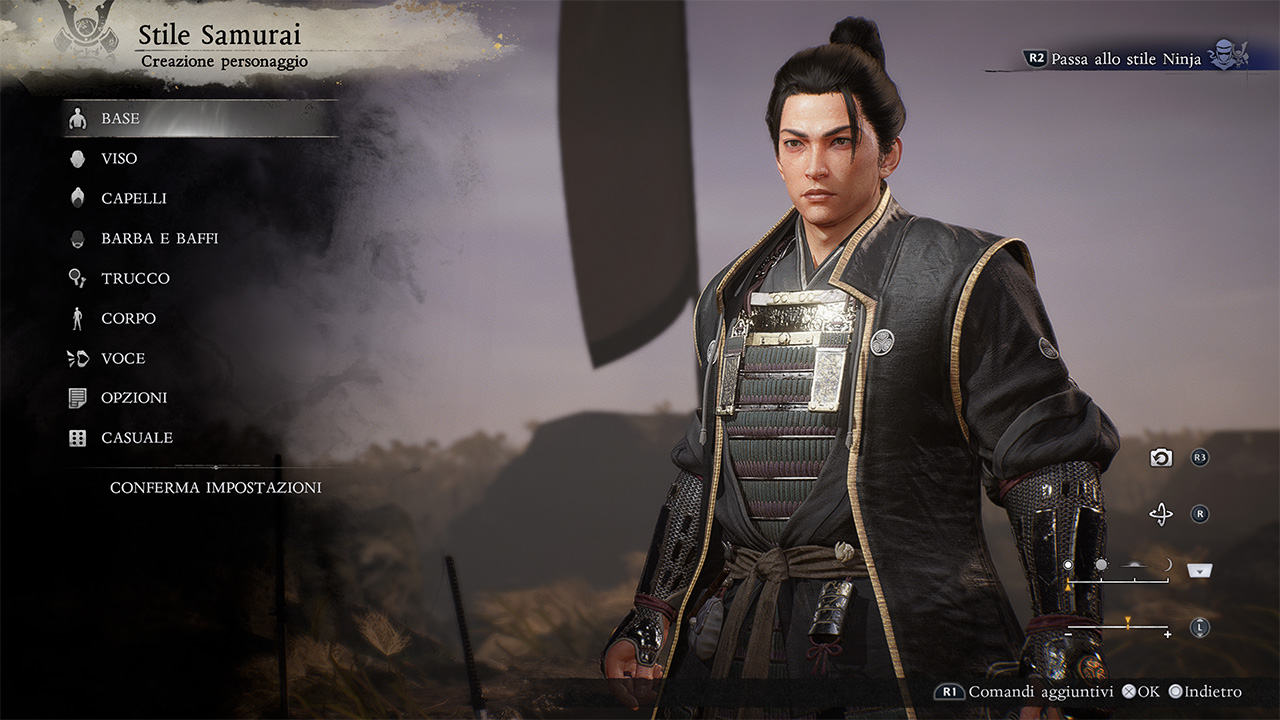The image size is (1280, 720).
Task: Click the camera reset icon
Action: coord(1161,458)
